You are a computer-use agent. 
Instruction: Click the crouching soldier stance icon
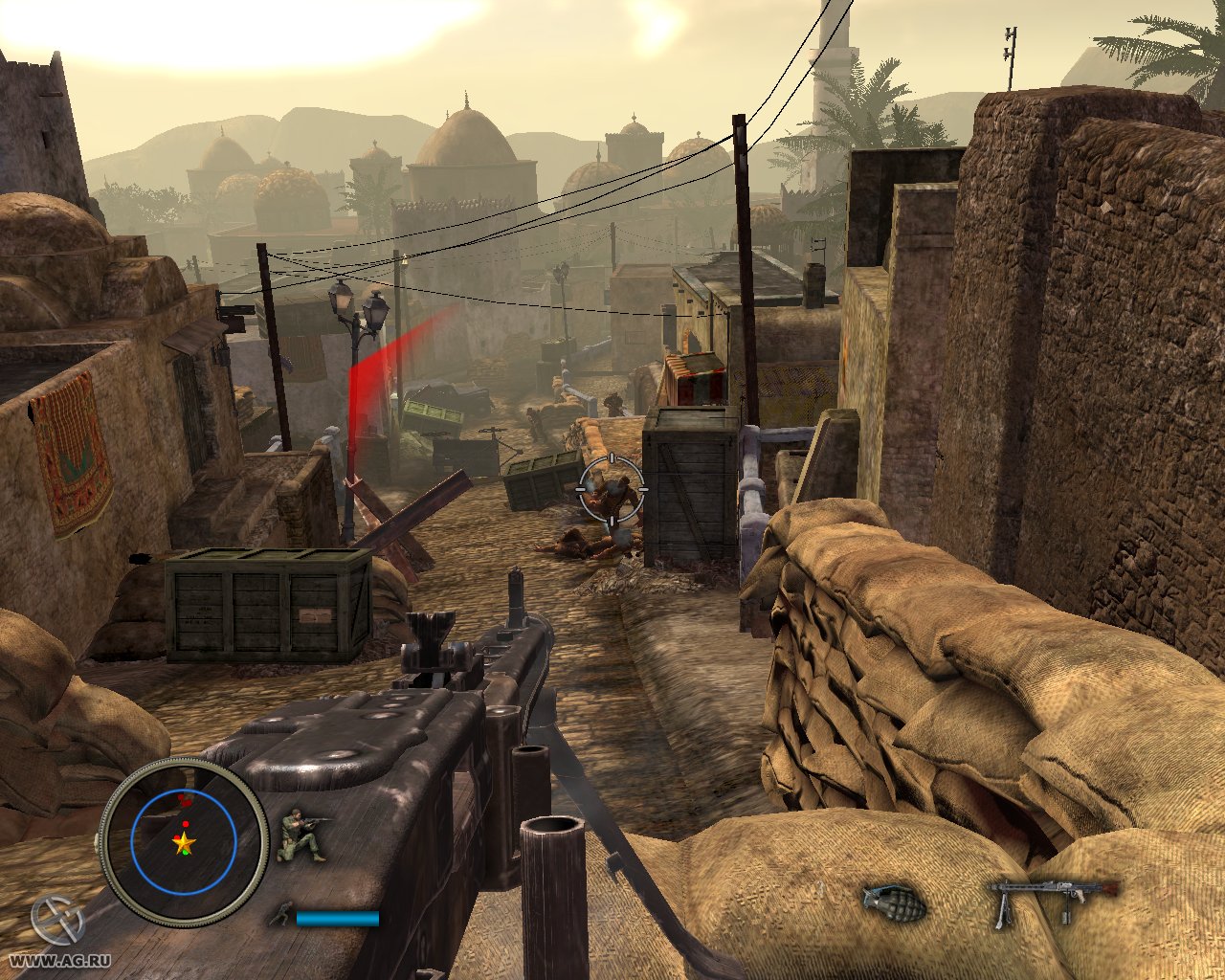pos(301,835)
